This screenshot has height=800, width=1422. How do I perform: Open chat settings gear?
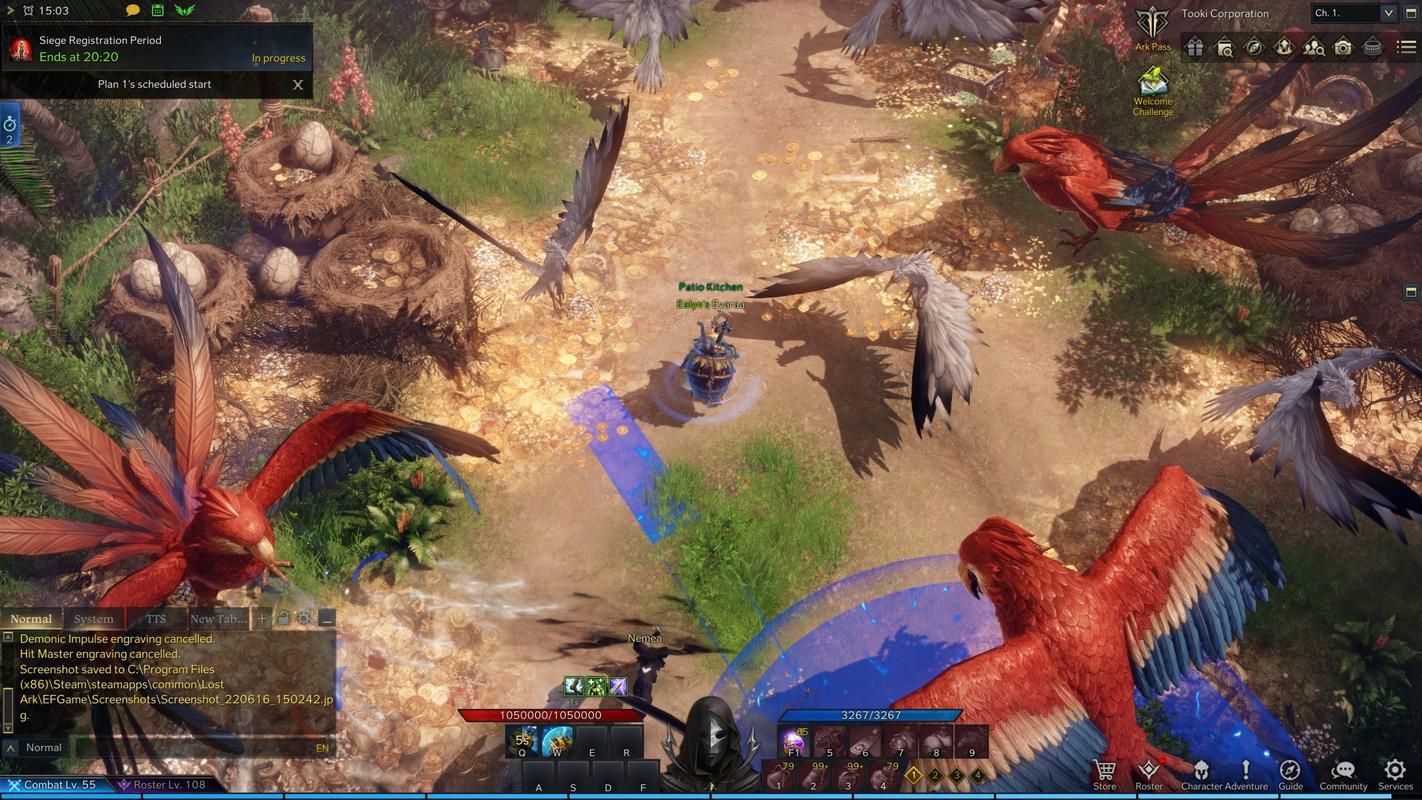(x=304, y=619)
